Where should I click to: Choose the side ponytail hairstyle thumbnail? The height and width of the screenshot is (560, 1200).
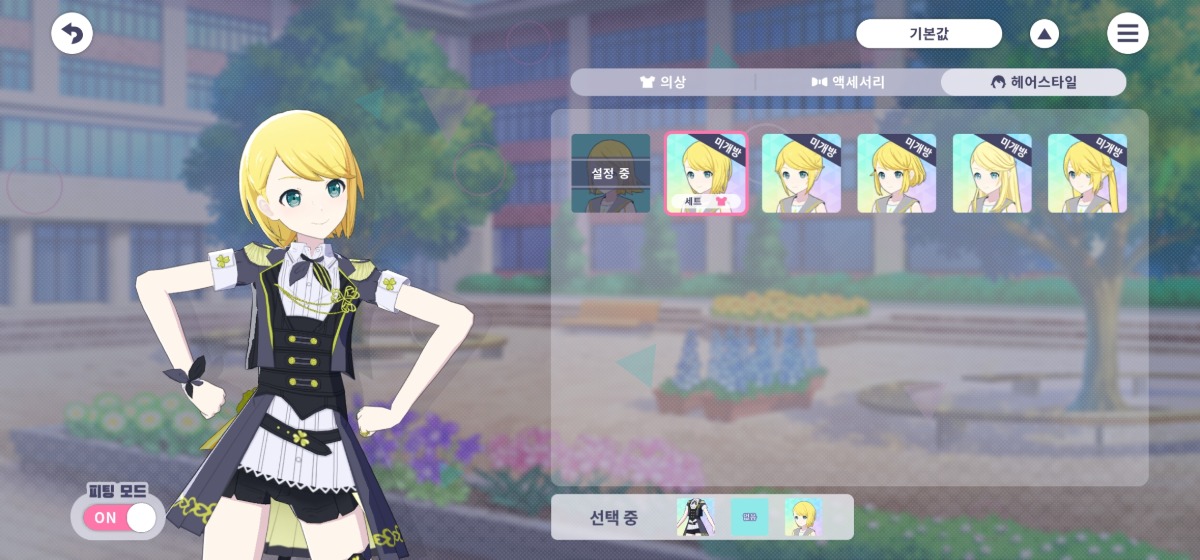tap(1087, 173)
